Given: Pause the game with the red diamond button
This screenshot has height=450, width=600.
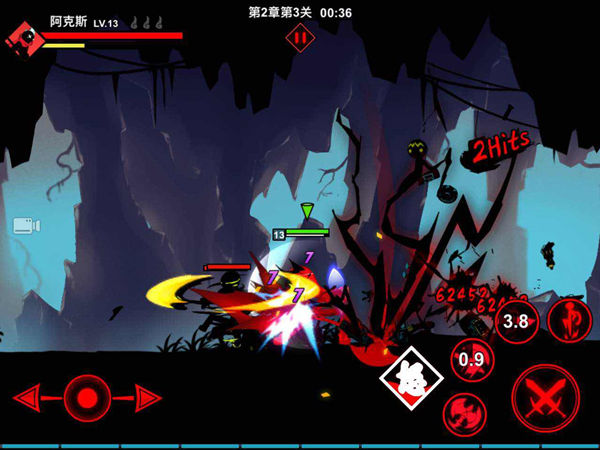Looking at the screenshot, I should tap(300, 38).
